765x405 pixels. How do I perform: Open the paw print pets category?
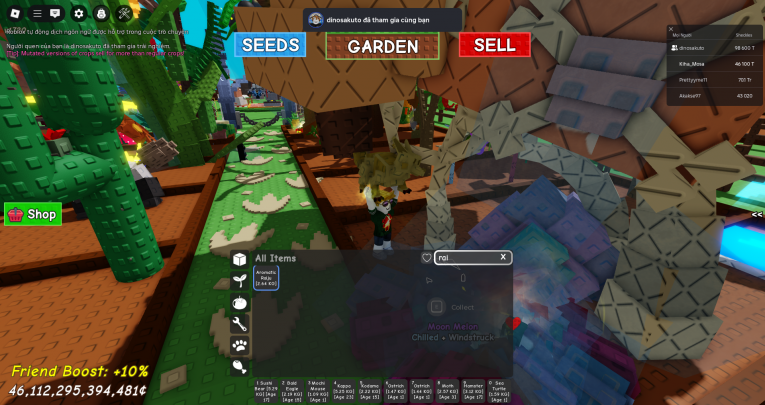coord(240,345)
